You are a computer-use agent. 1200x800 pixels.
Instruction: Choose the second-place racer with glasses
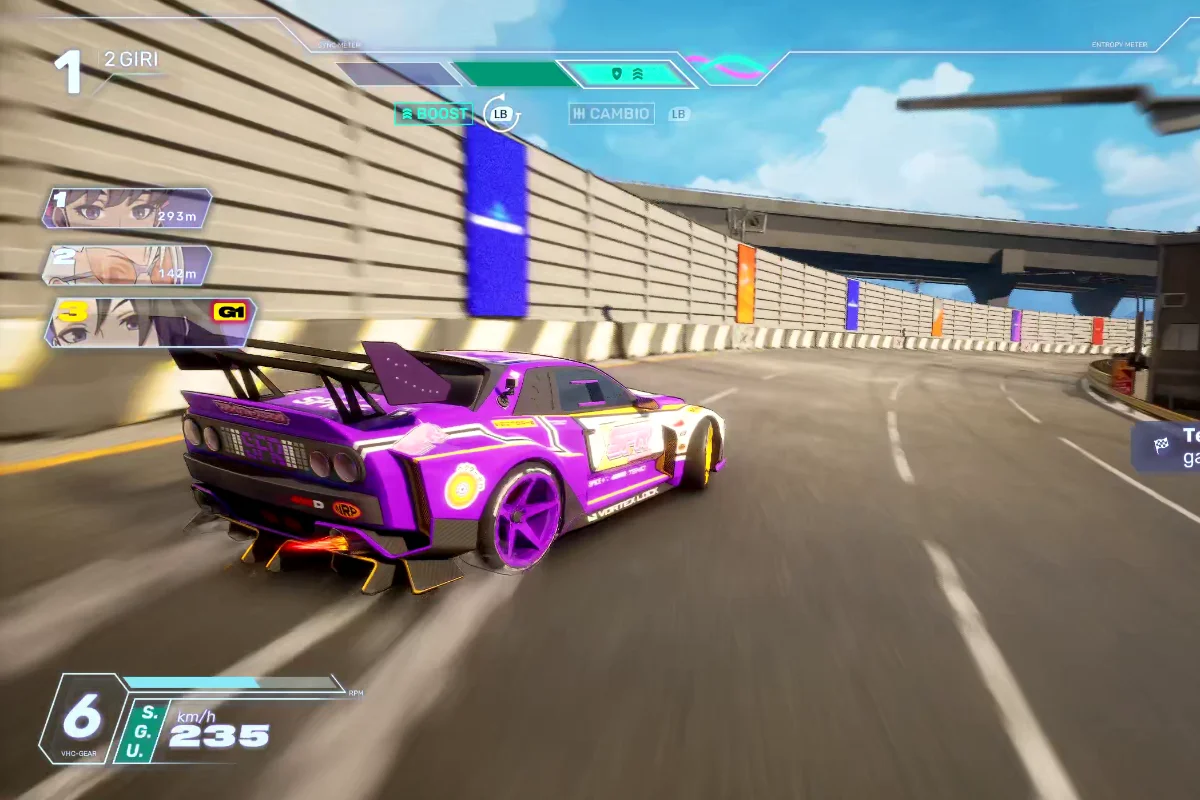pyautogui.click(x=127, y=265)
